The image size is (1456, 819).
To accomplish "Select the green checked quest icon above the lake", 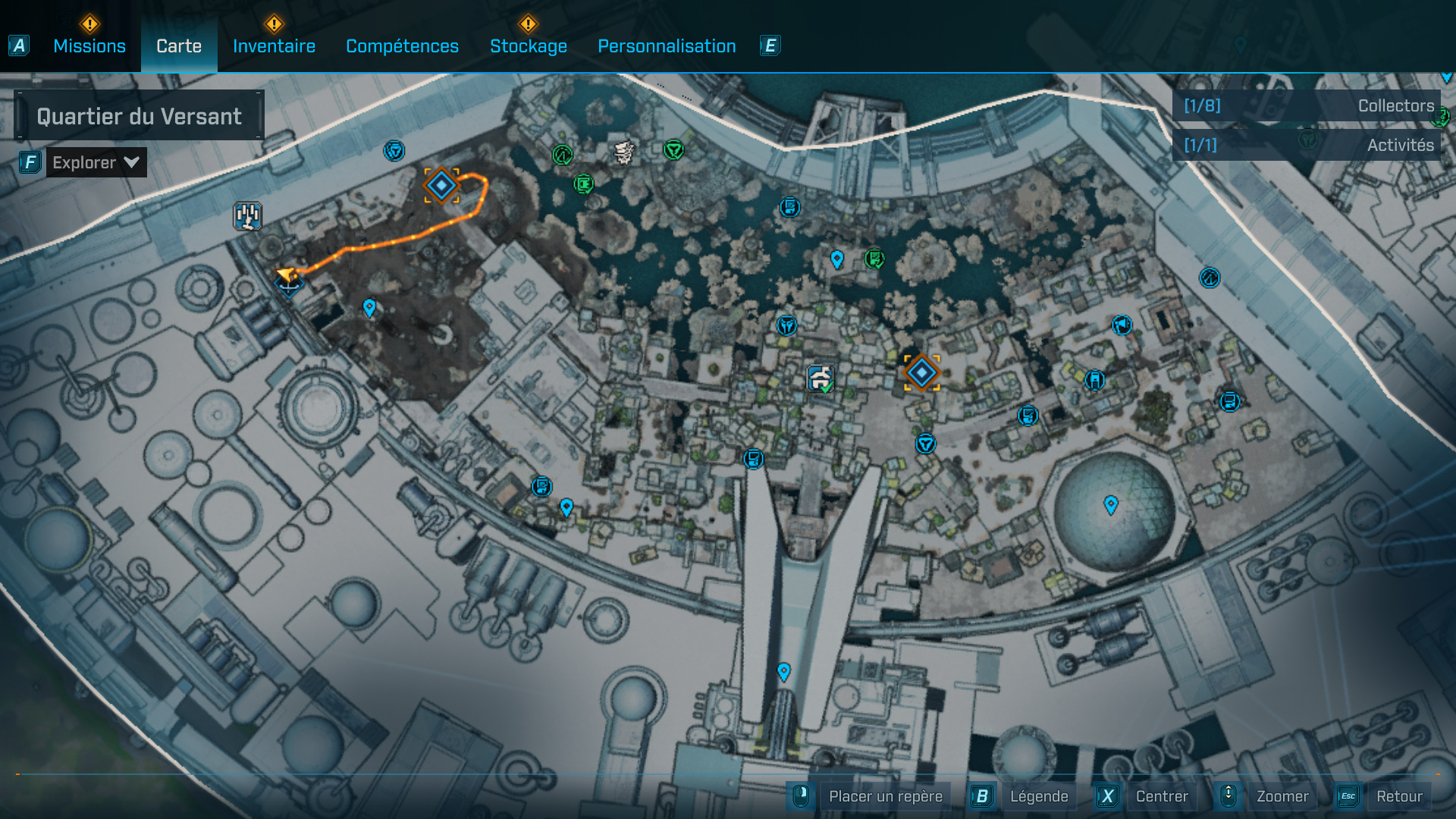I will pyautogui.click(x=874, y=259).
